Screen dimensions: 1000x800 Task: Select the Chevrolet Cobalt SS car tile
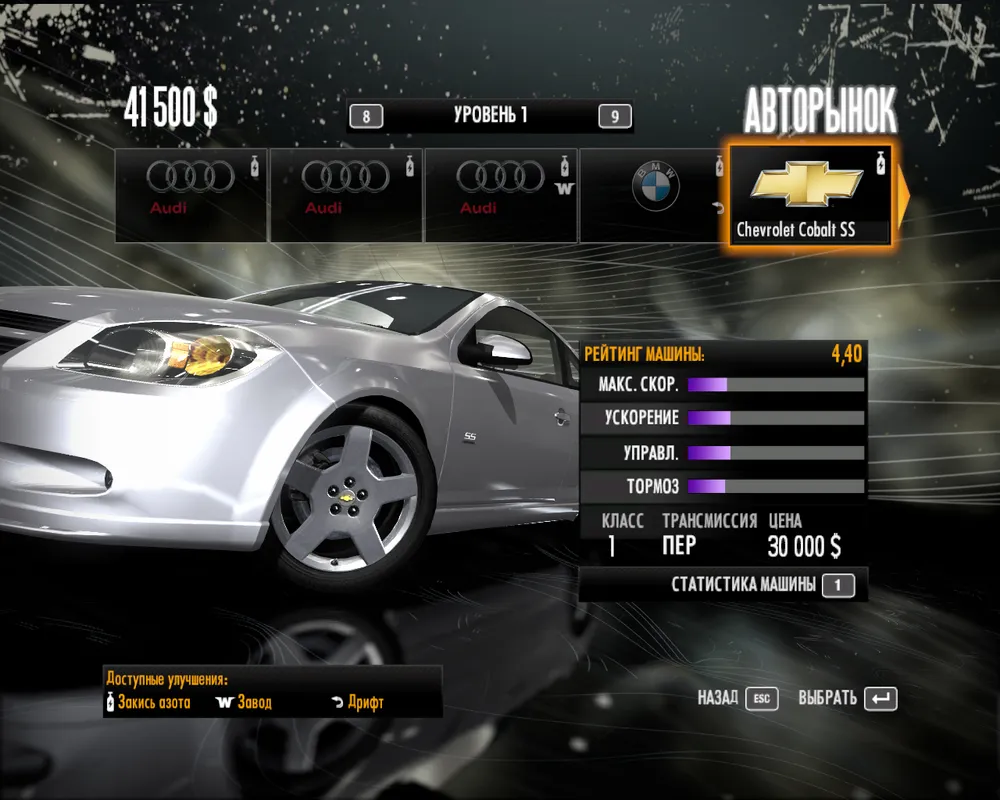pyautogui.click(x=809, y=195)
